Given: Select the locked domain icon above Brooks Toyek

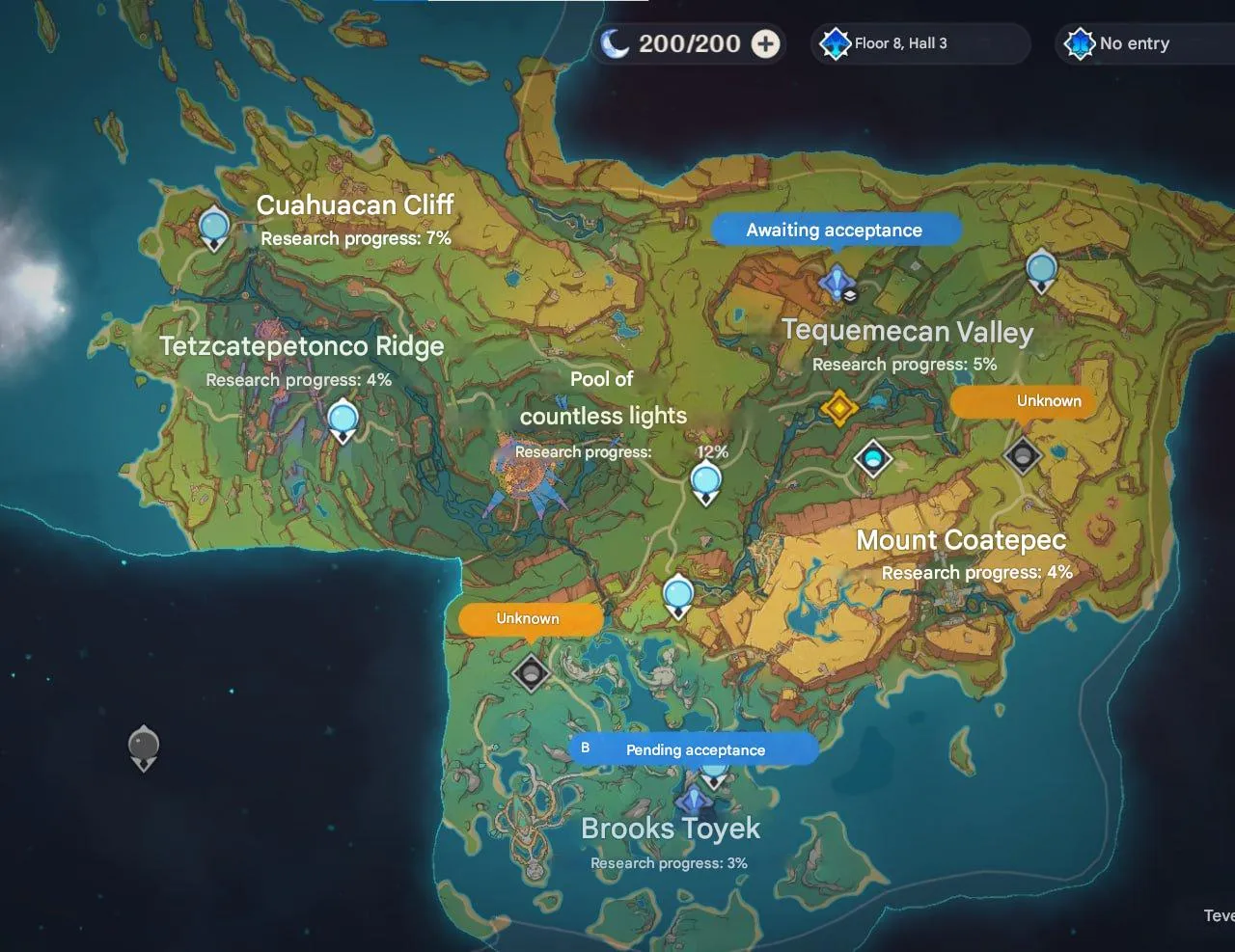Looking at the screenshot, I should 531,671.
